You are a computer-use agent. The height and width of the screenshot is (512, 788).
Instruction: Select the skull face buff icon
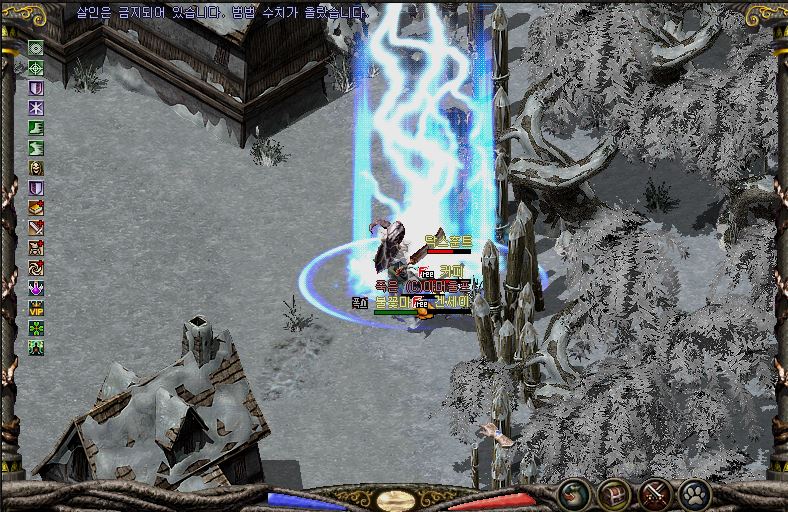(36, 167)
